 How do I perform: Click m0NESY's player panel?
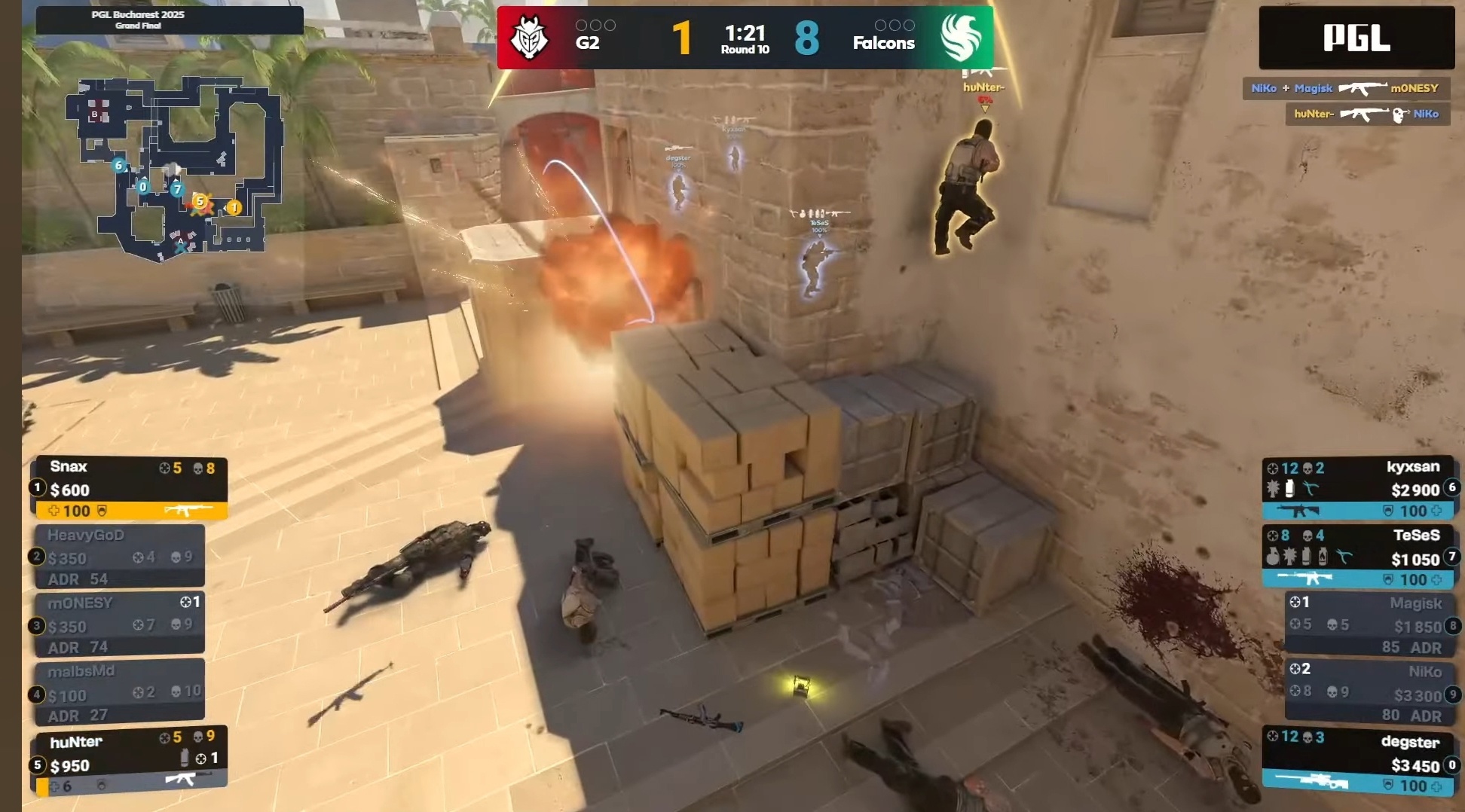coord(120,624)
